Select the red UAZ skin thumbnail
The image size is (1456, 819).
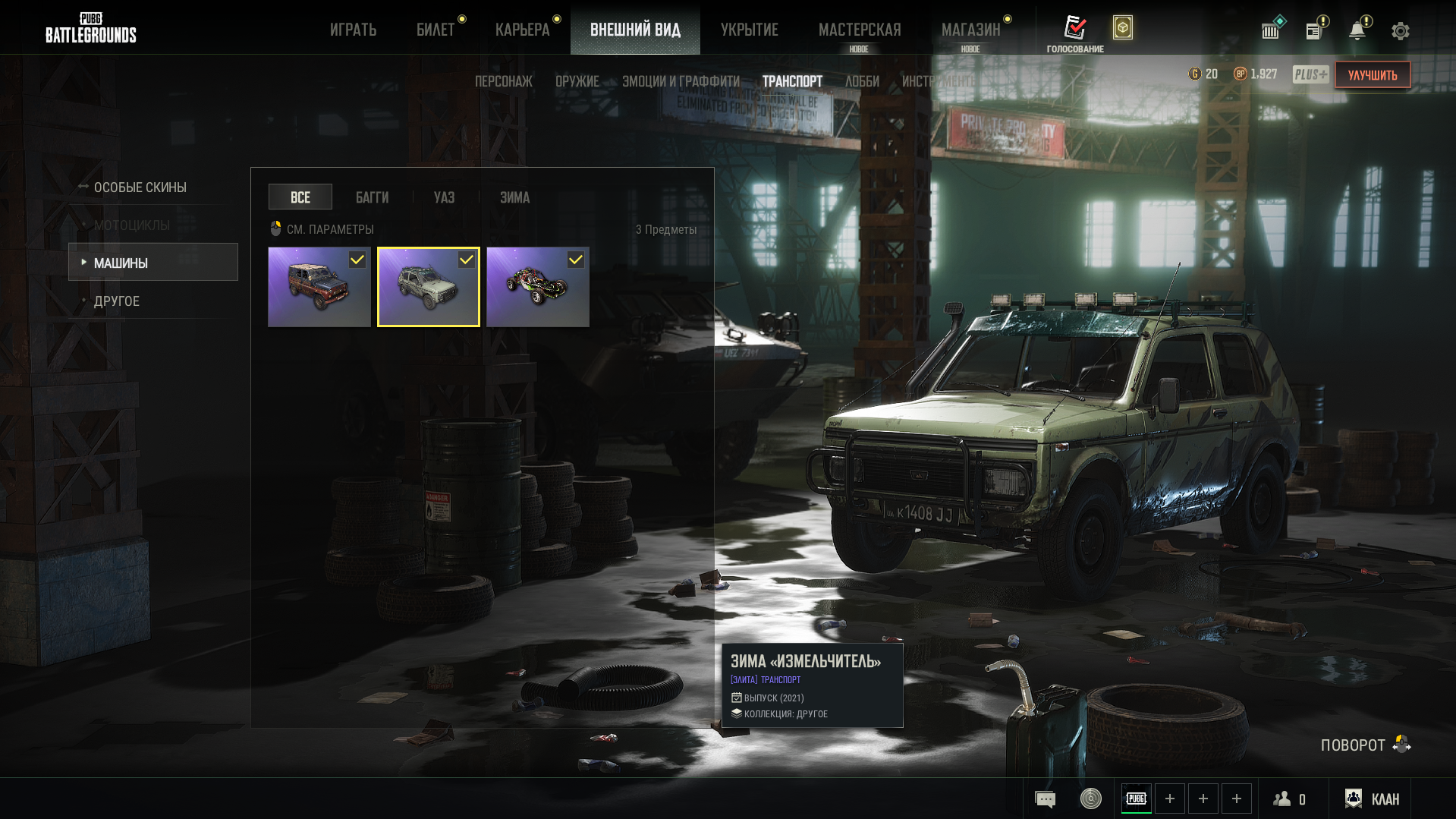(x=319, y=287)
